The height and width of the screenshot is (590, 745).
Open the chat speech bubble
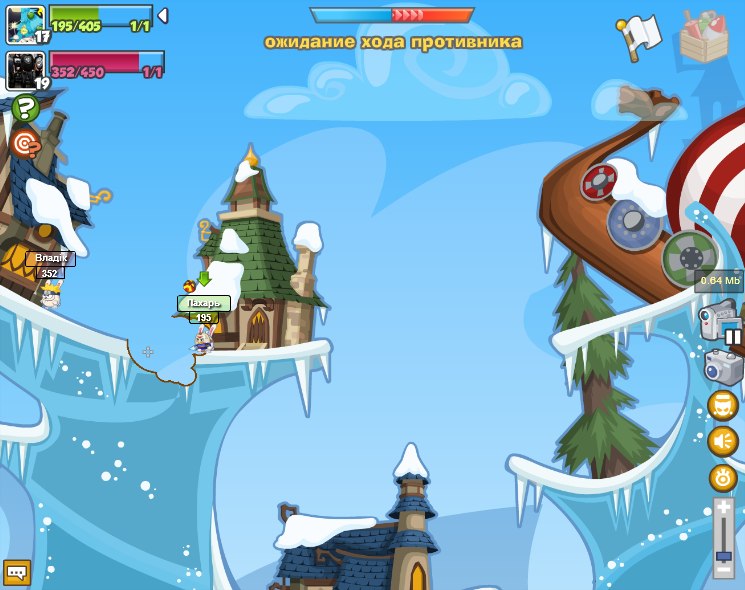(17, 572)
